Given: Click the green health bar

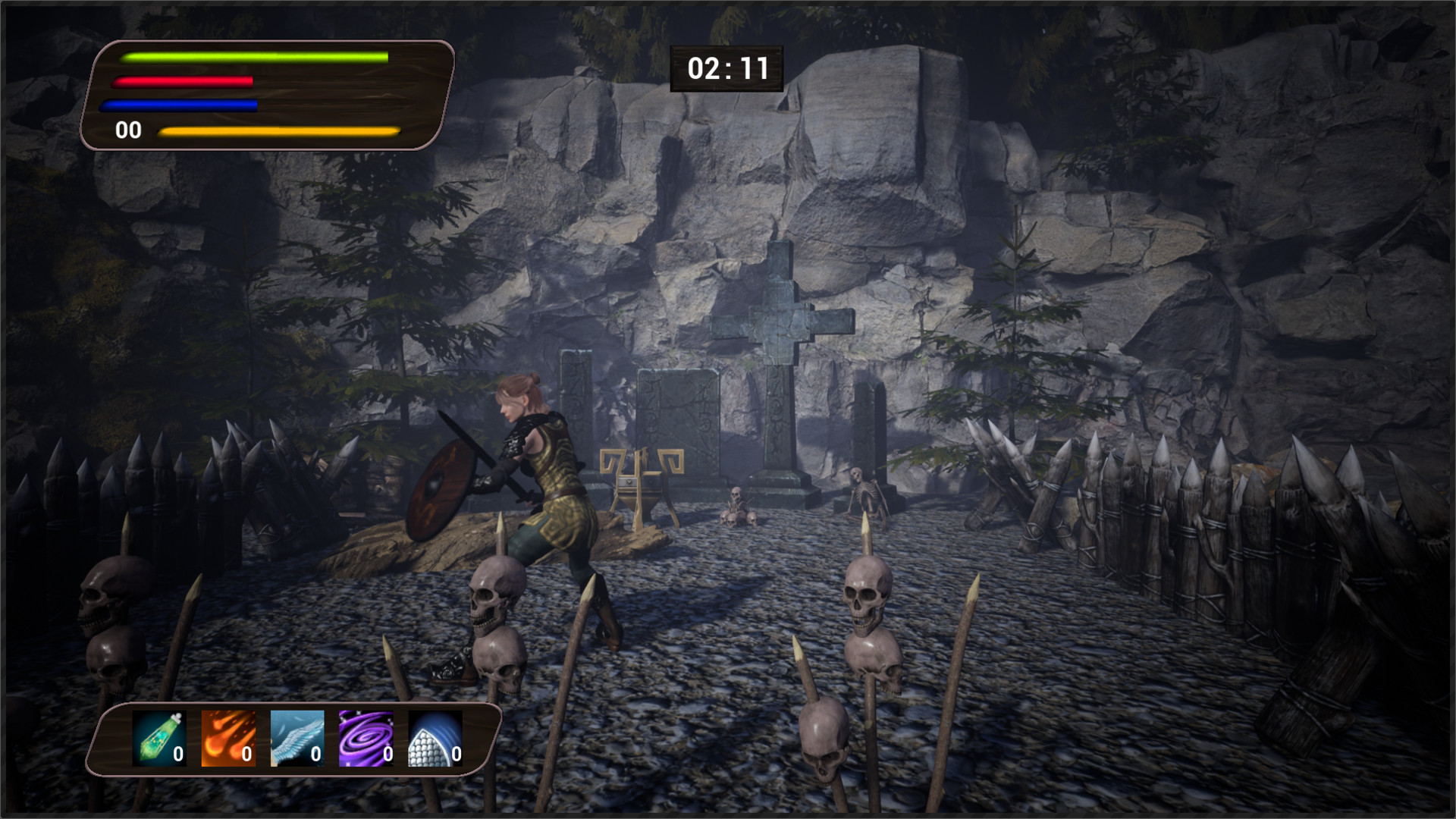Looking at the screenshot, I should (254, 57).
